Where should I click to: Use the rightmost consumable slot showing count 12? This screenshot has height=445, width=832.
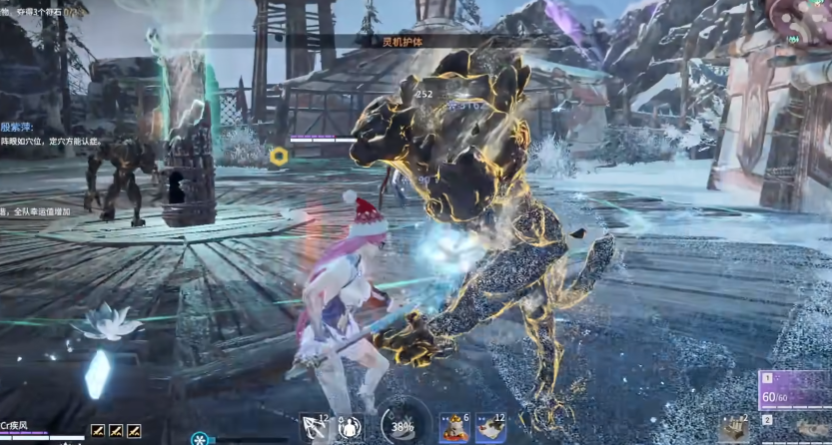490,429
